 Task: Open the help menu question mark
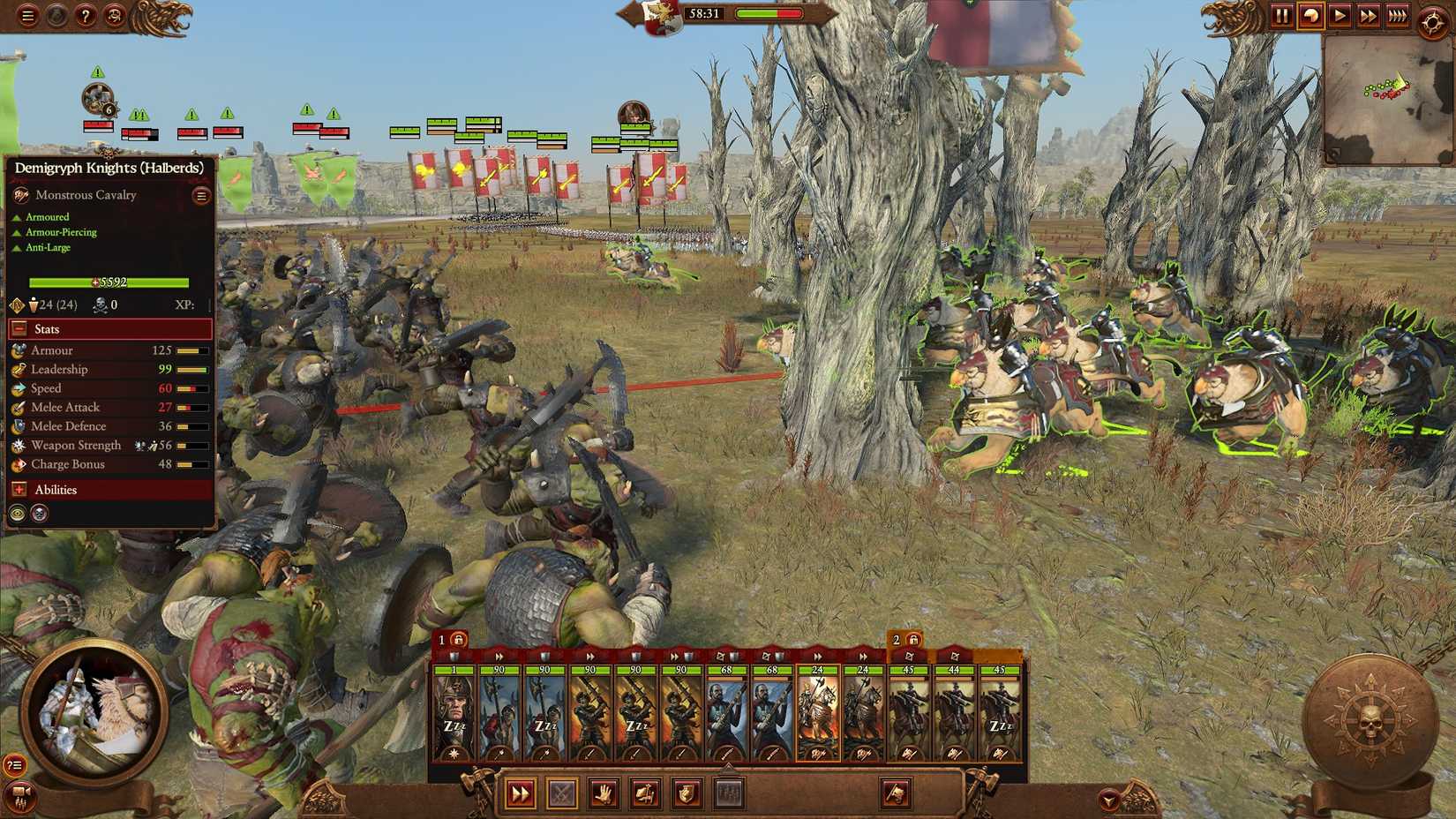(84, 16)
